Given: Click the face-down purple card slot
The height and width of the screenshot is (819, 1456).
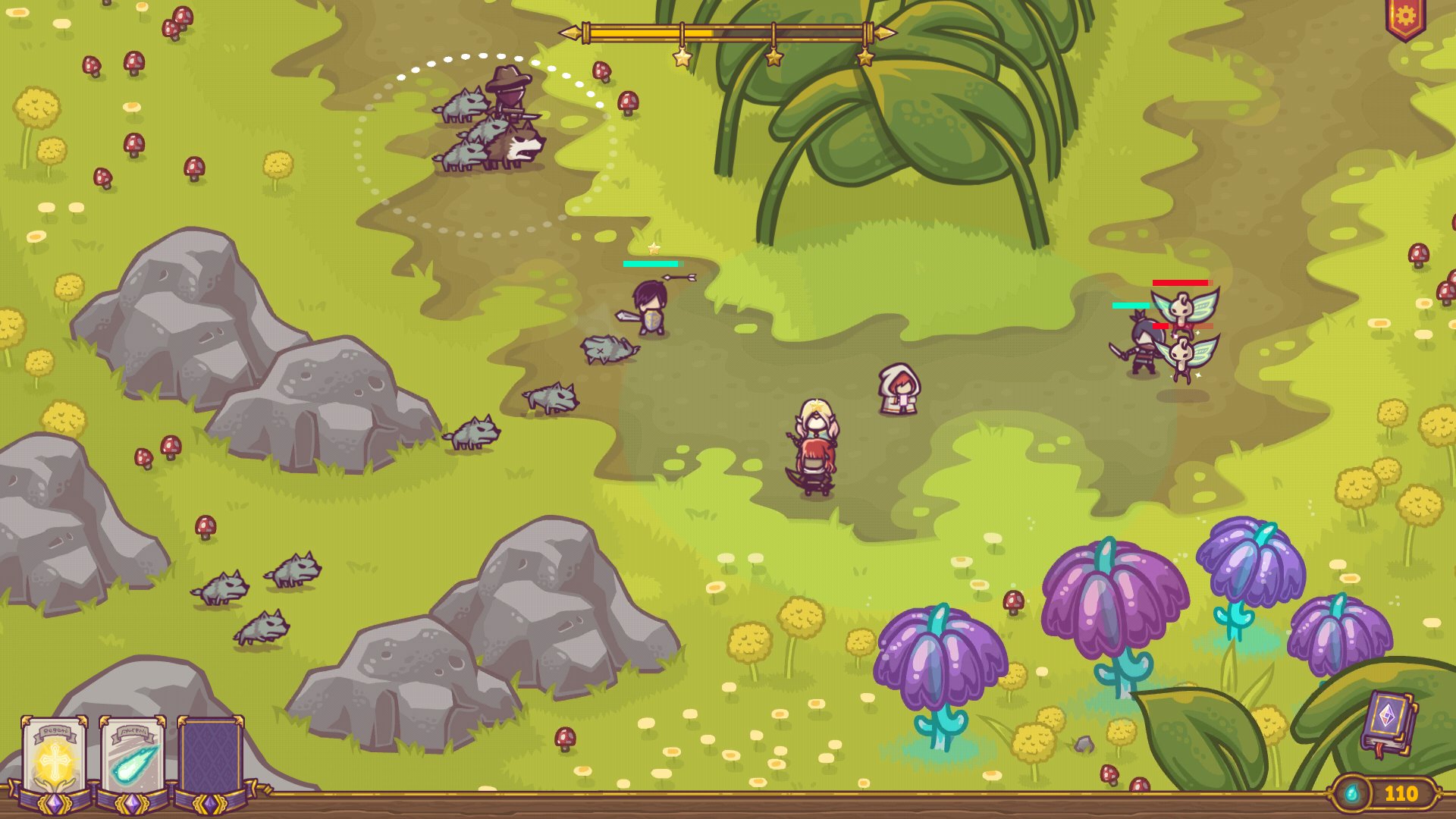Looking at the screenshot, I should pos(210,758).
